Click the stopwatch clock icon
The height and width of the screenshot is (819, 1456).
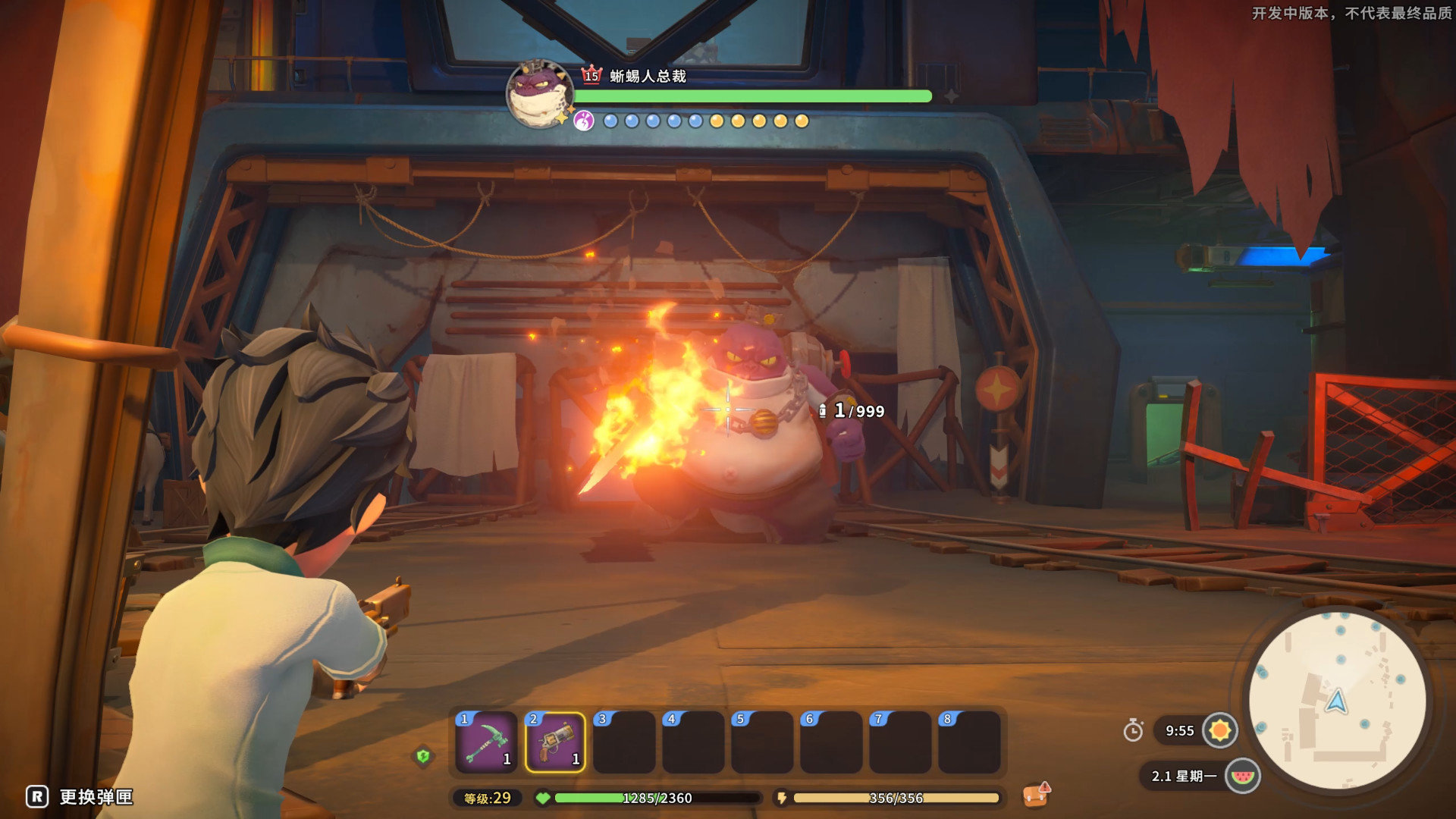tap(1133, 730)
